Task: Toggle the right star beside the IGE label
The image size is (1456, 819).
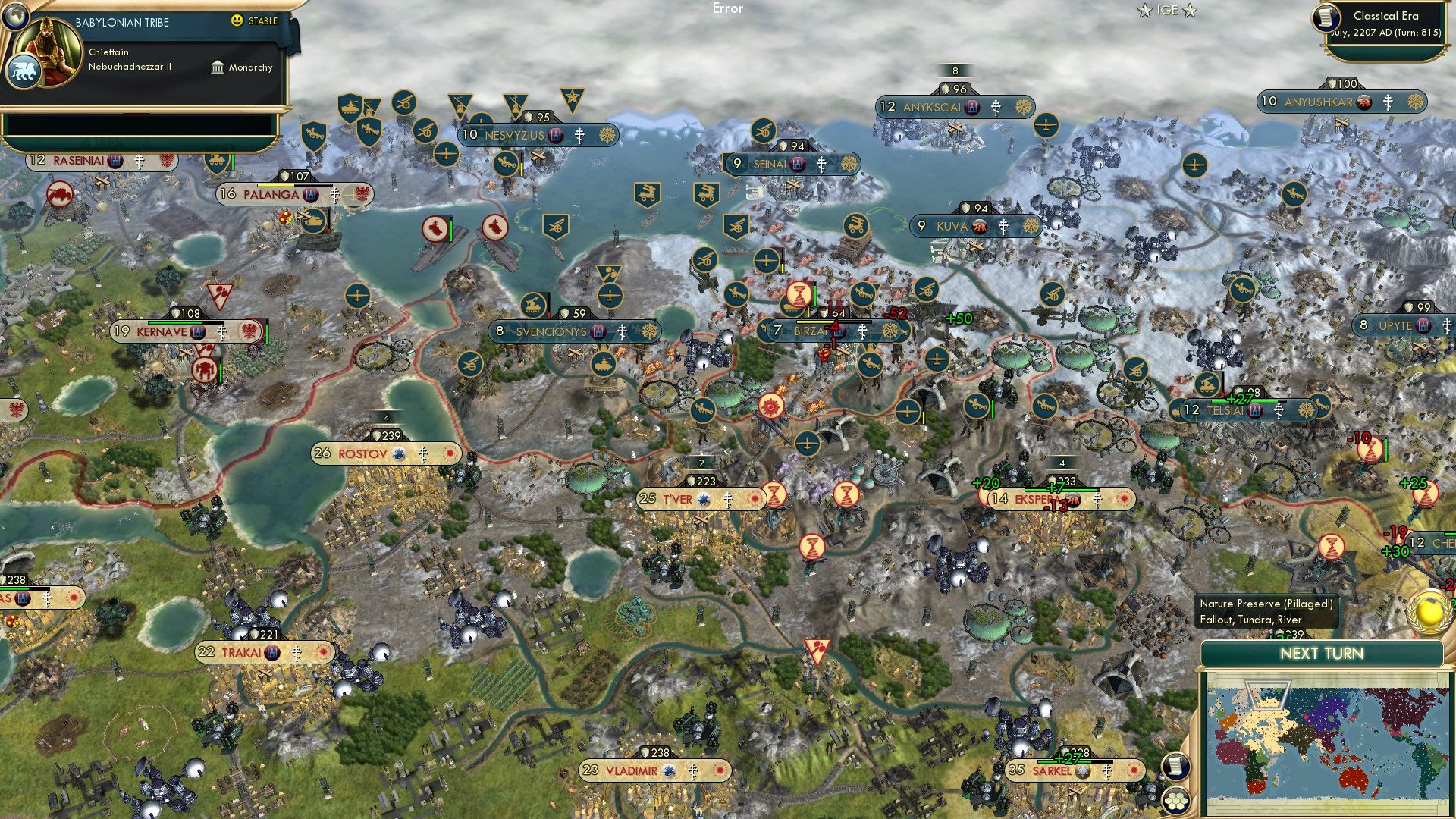Action: (x=1191, y=10)
